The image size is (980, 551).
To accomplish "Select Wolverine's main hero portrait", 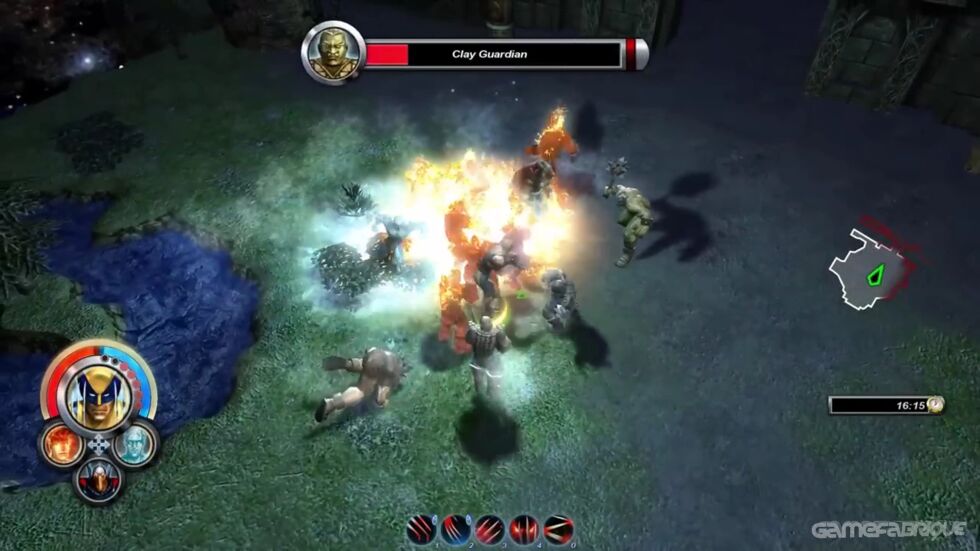I will point(97,392).
